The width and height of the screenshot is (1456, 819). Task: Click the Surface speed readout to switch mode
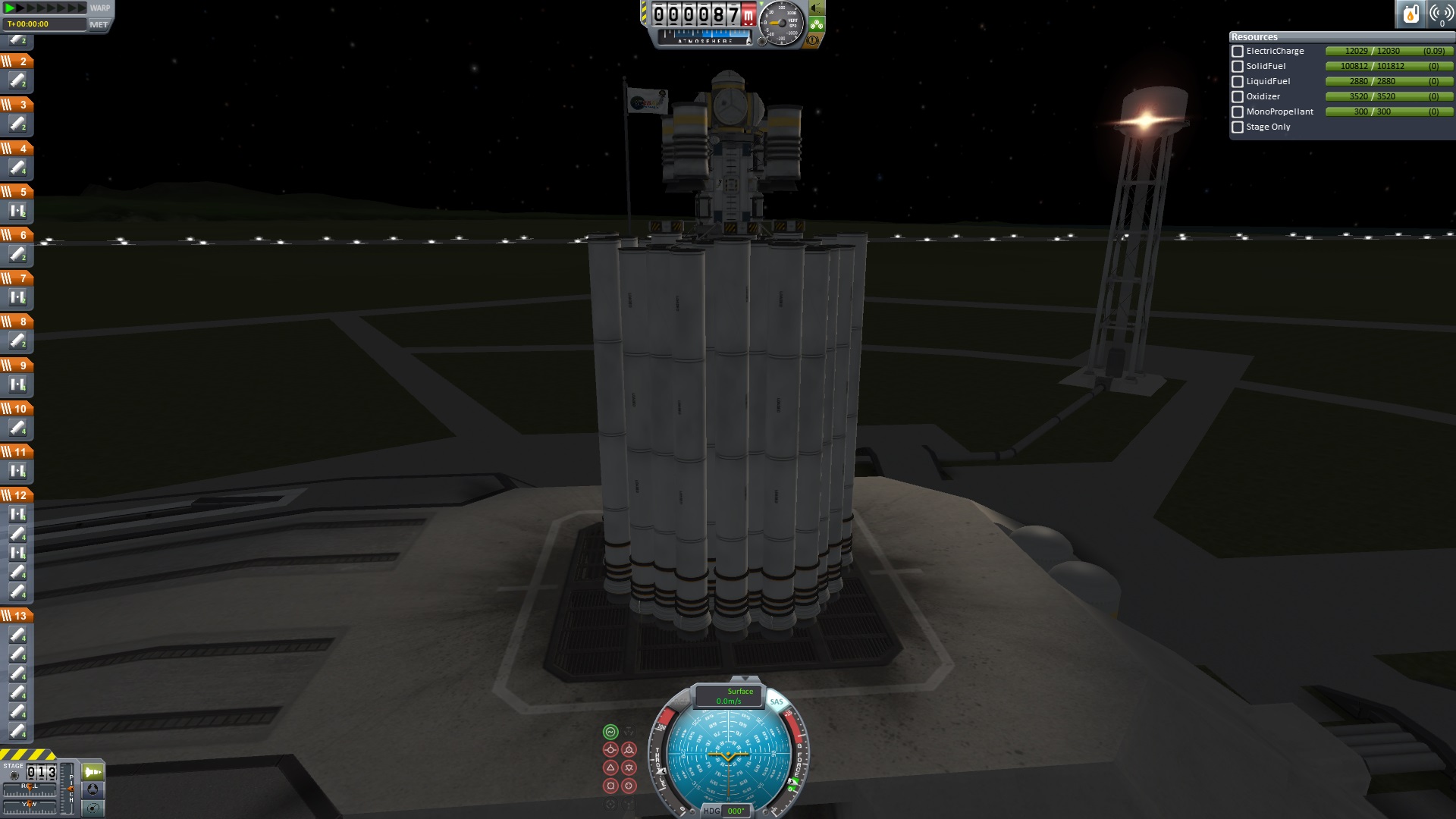point(730,696)
